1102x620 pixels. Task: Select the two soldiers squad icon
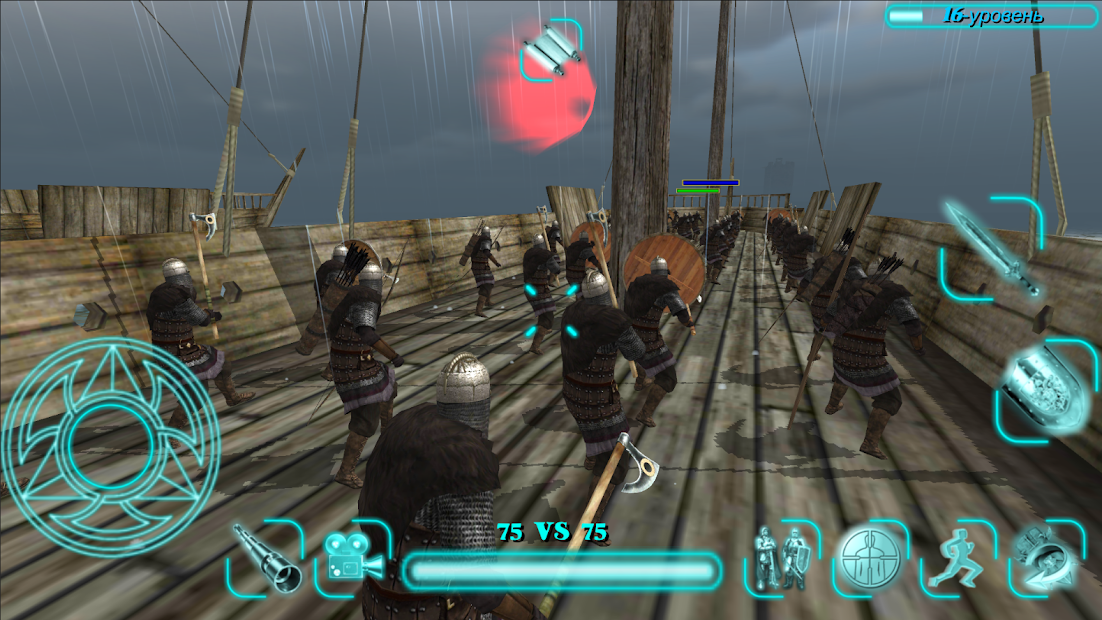[781, 558]
